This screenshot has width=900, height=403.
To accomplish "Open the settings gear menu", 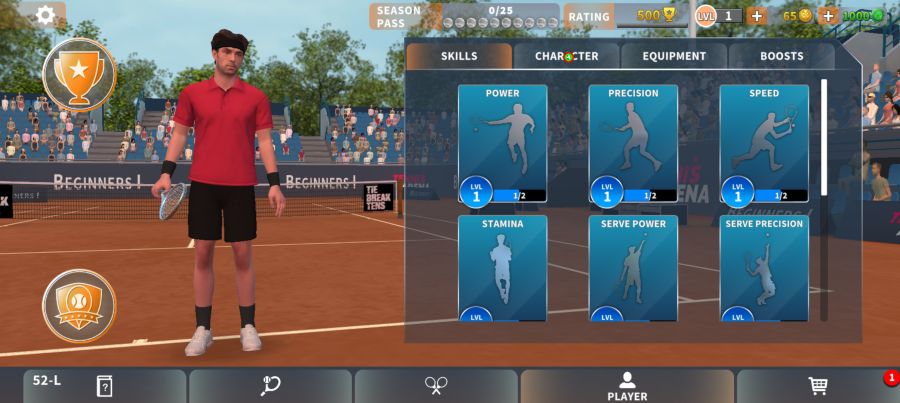I will pos(45,15).
